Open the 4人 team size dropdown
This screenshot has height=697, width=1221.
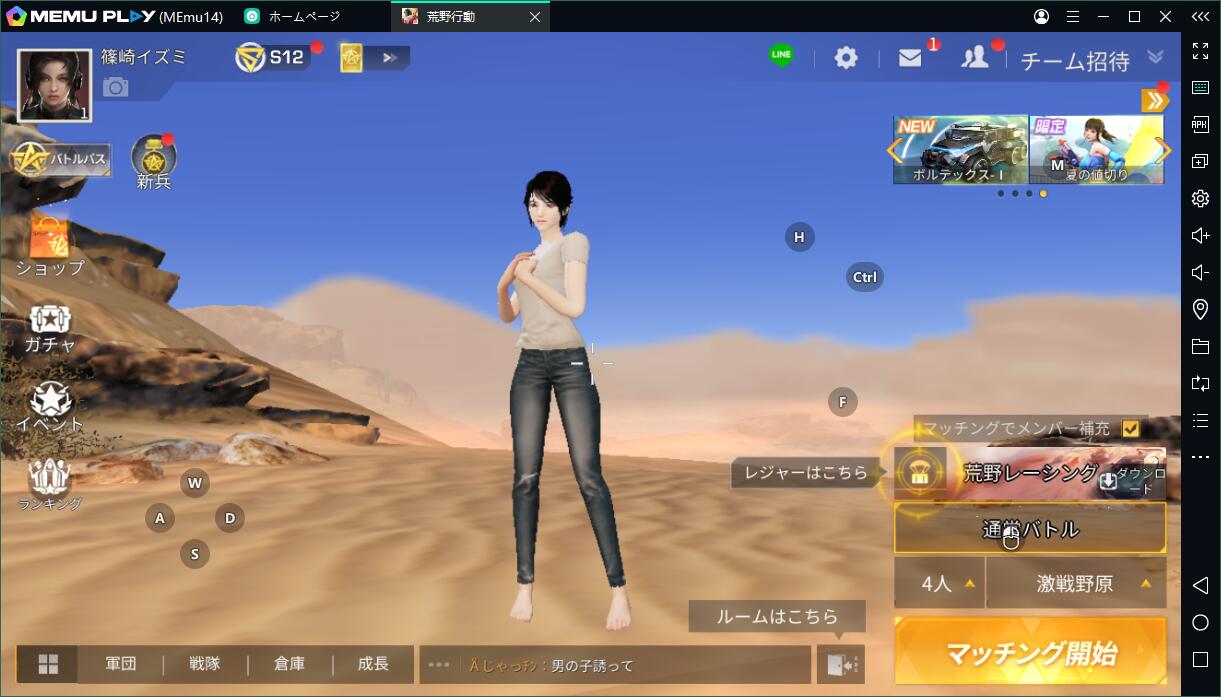938,583
